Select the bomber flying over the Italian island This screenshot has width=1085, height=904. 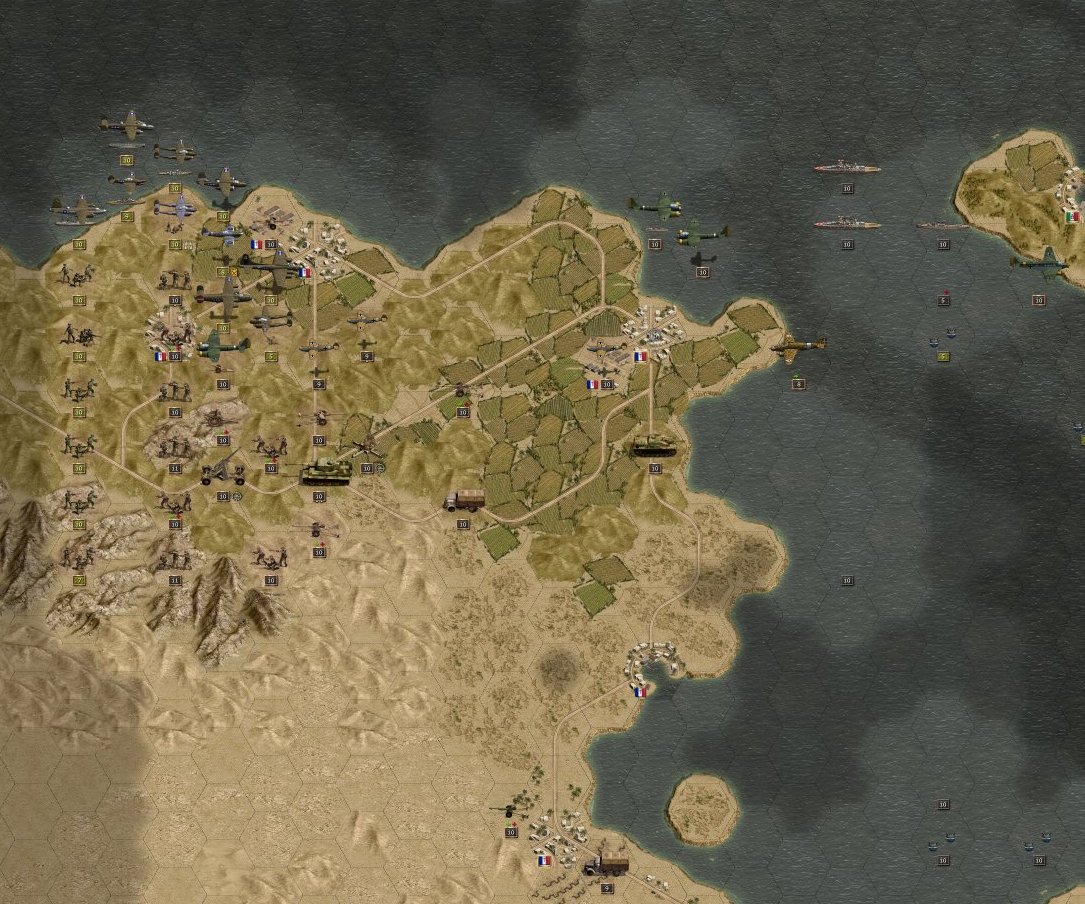[x=1038, y=264]
